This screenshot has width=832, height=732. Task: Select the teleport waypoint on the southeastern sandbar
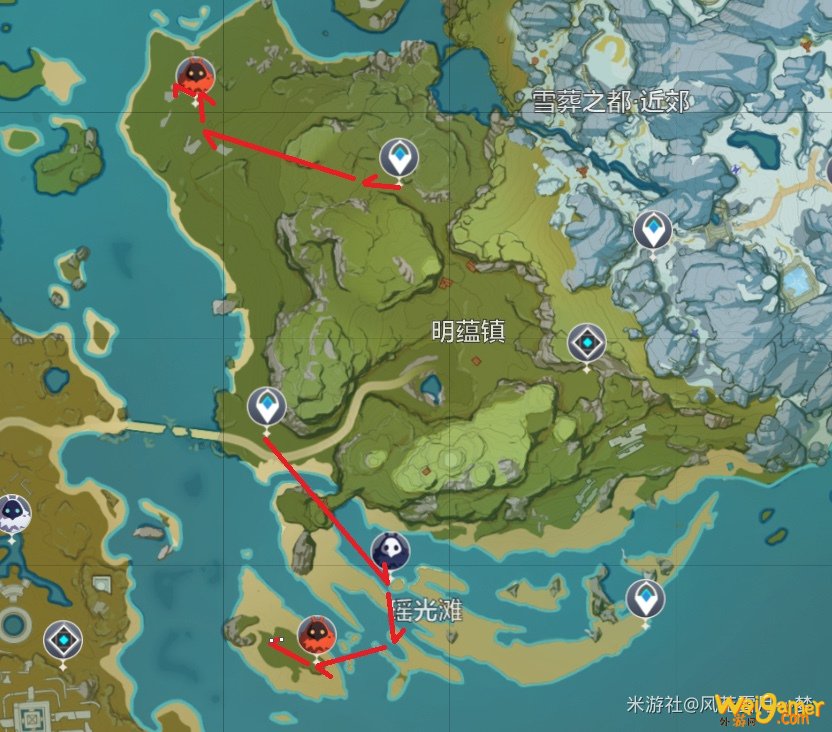pos(645,599)
